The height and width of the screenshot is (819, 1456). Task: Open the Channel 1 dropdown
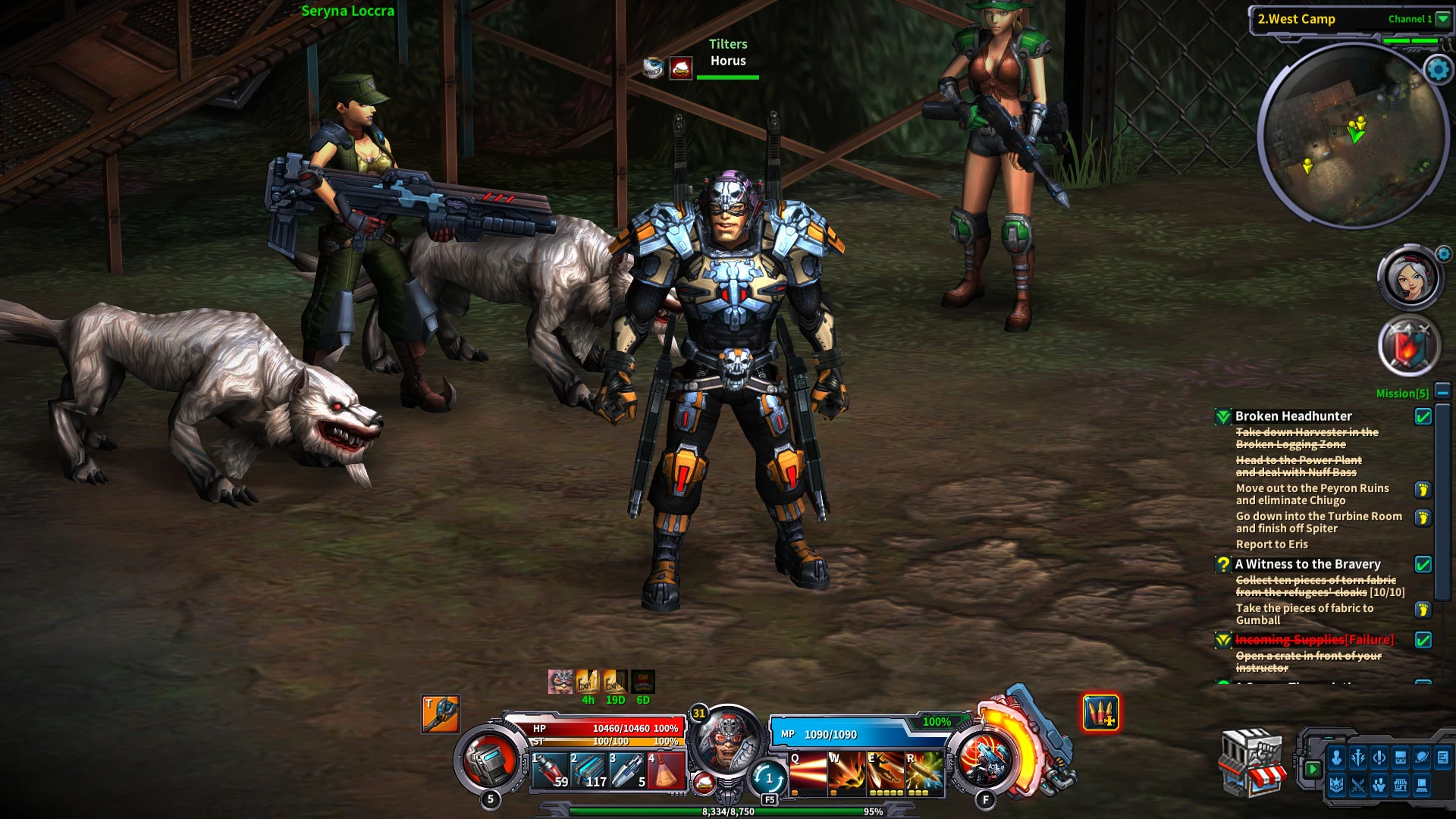[1442, 19]
